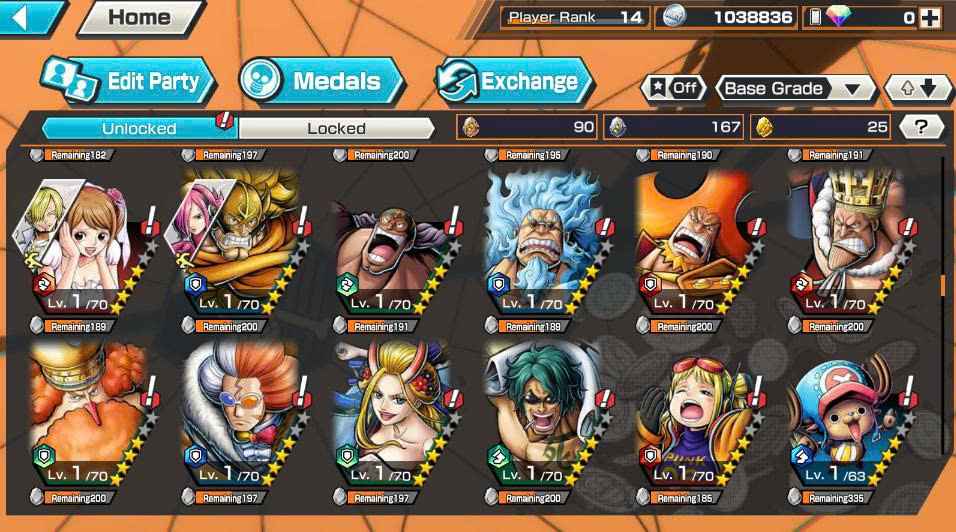Open the question mark help button

921,127
